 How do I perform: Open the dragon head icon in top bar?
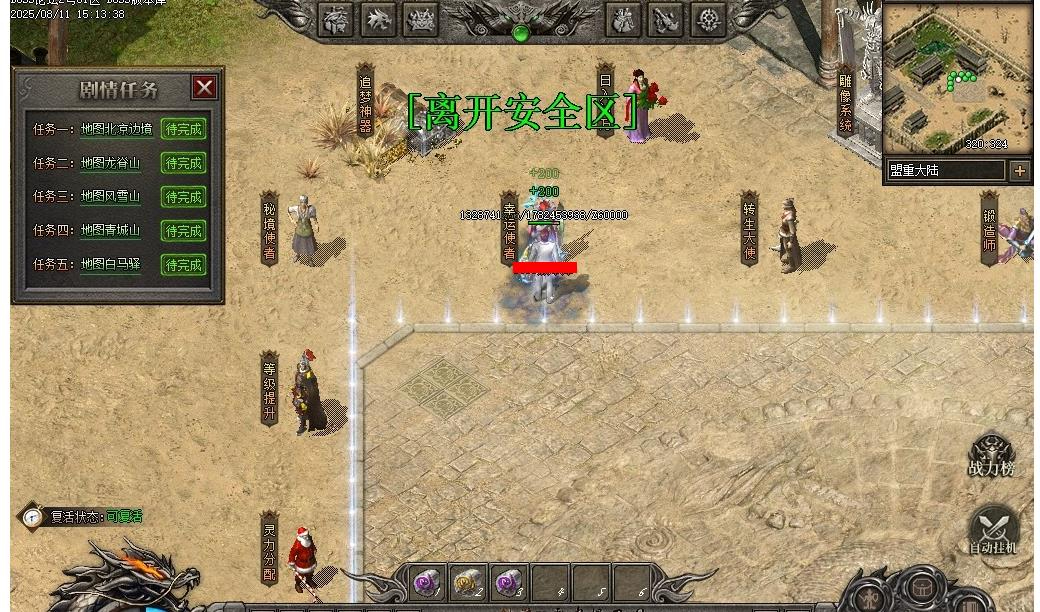[378, 20]
